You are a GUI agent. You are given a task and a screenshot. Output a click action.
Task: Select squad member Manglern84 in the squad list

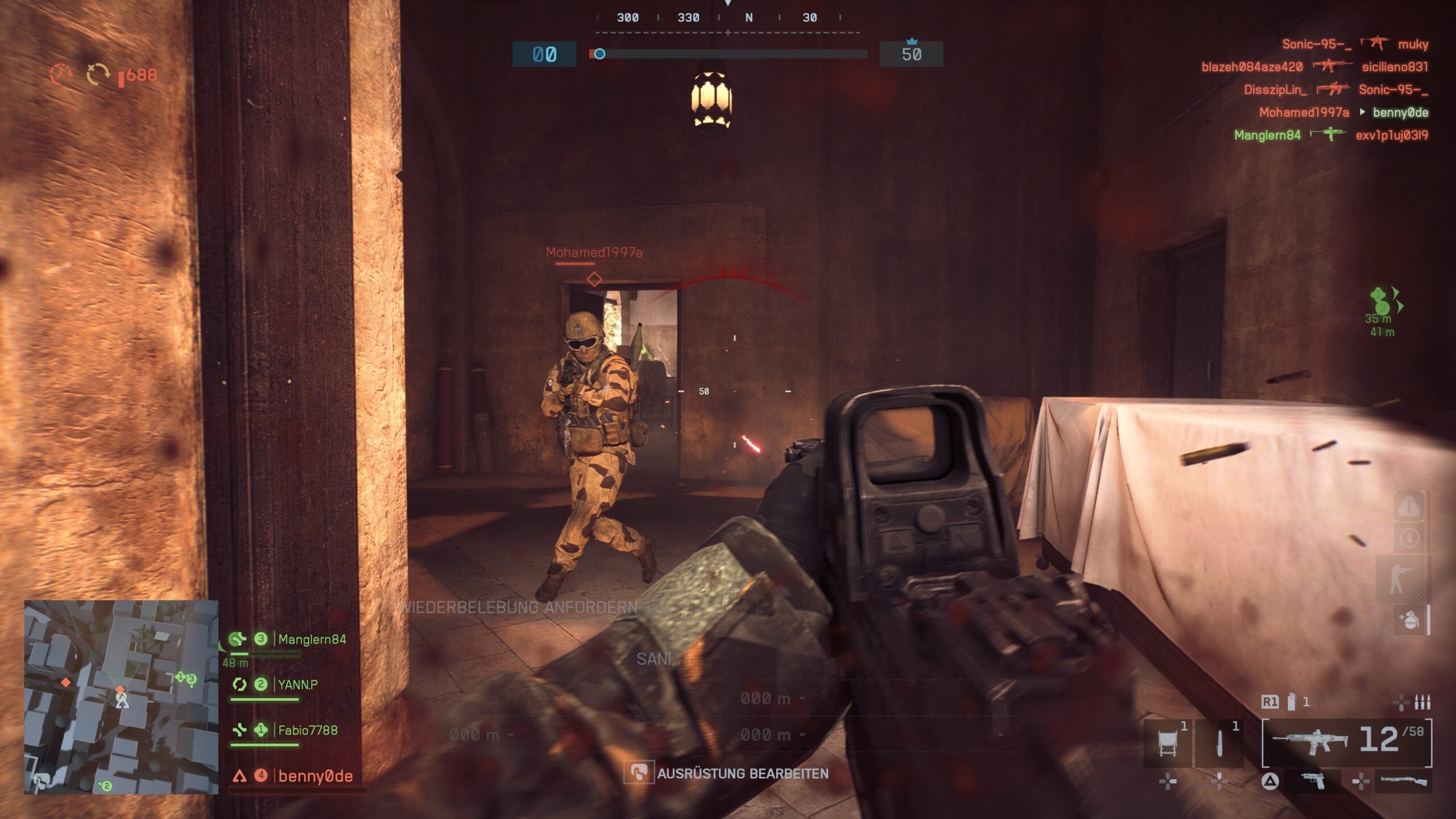[x=311, y=639]
